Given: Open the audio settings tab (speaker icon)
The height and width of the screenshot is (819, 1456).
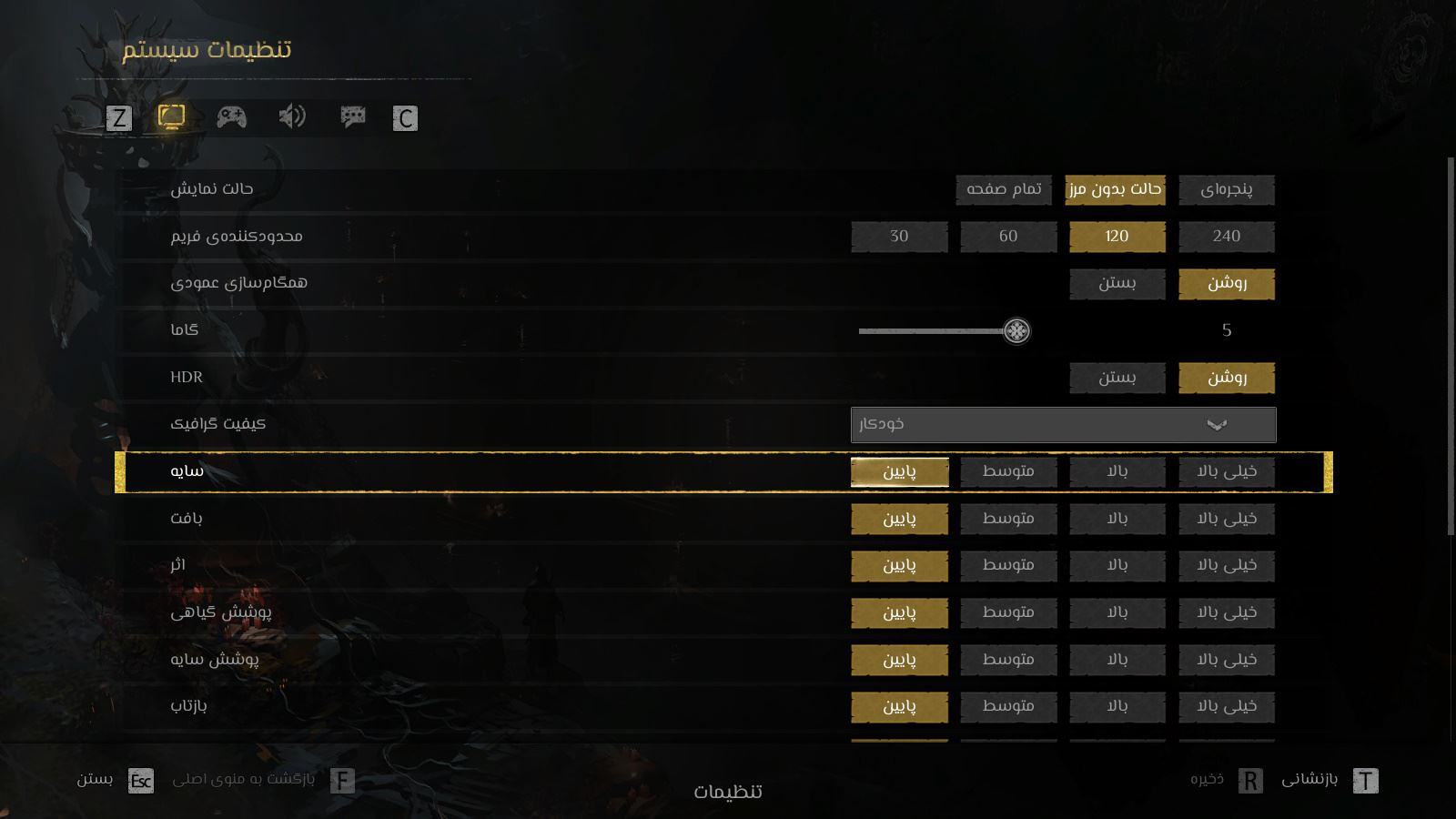Looking at the screenshot, I should [x=292, y=116].
